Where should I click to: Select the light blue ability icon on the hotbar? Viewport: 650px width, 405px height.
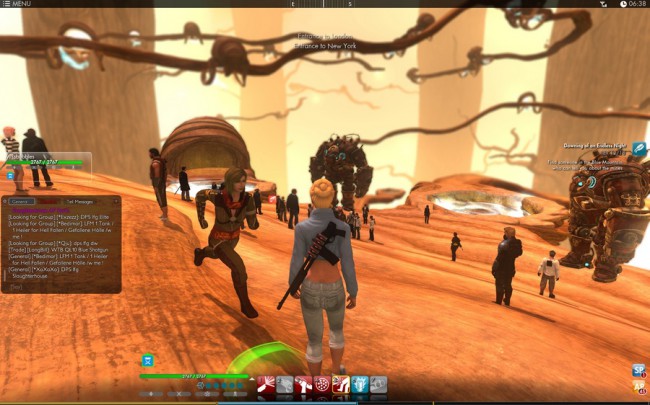[x=360, y=385]
